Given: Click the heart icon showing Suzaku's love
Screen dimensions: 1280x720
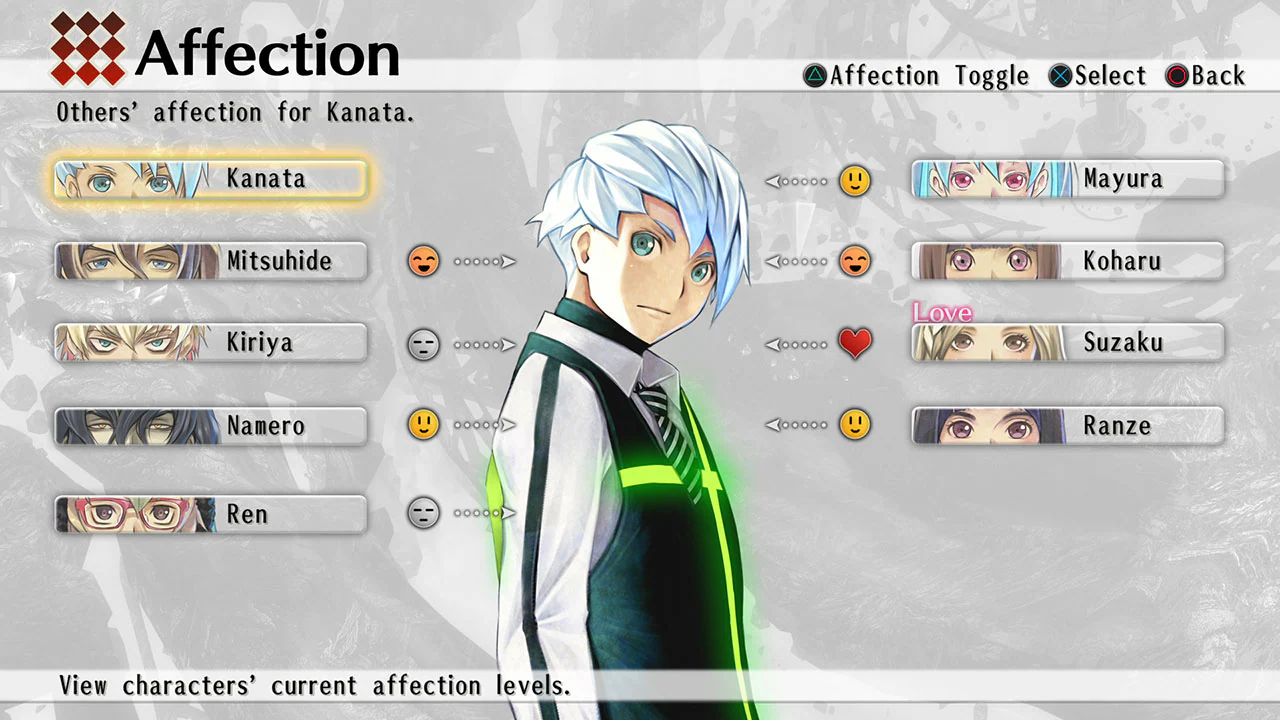Looking at the screenshot, I should point(855,343).
